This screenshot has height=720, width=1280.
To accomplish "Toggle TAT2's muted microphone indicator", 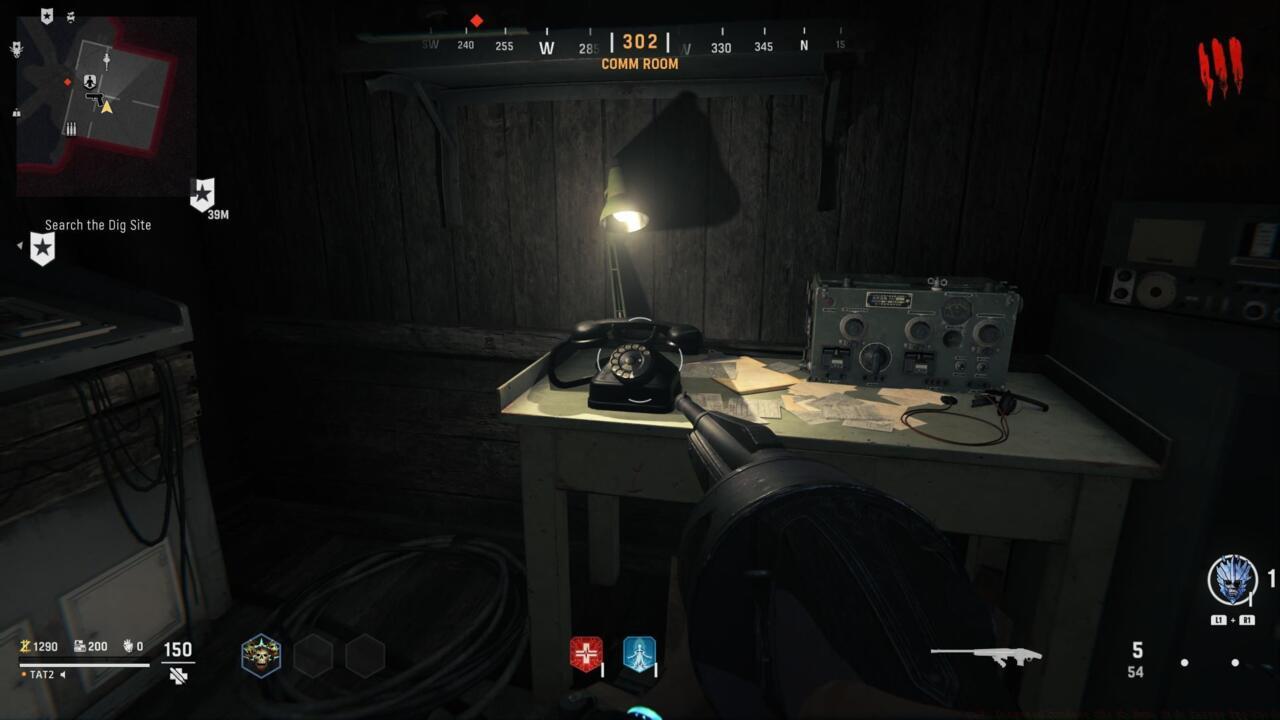I will tap(62, 675).
